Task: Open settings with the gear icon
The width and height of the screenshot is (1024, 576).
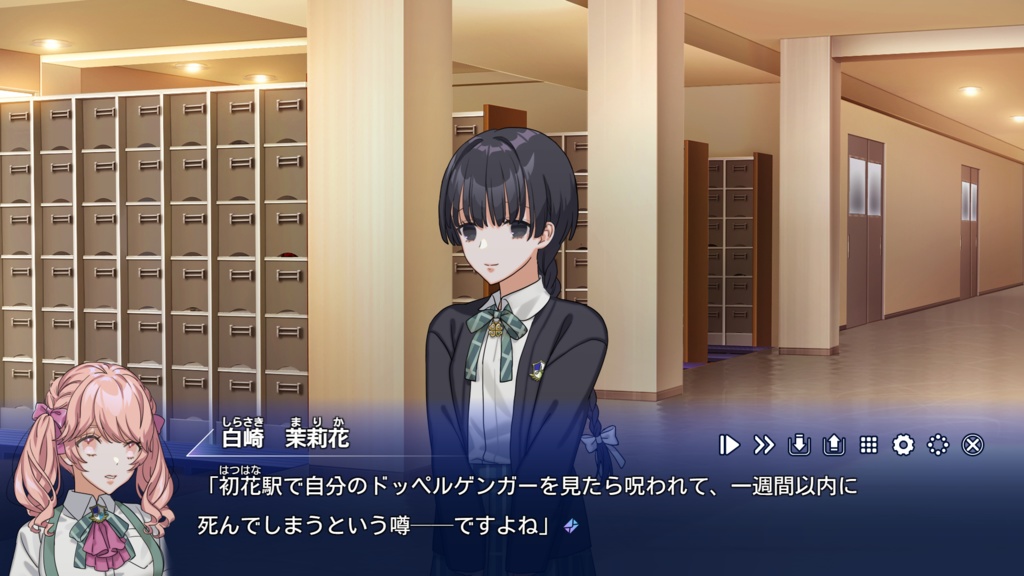Action: (x=903, y=445)
